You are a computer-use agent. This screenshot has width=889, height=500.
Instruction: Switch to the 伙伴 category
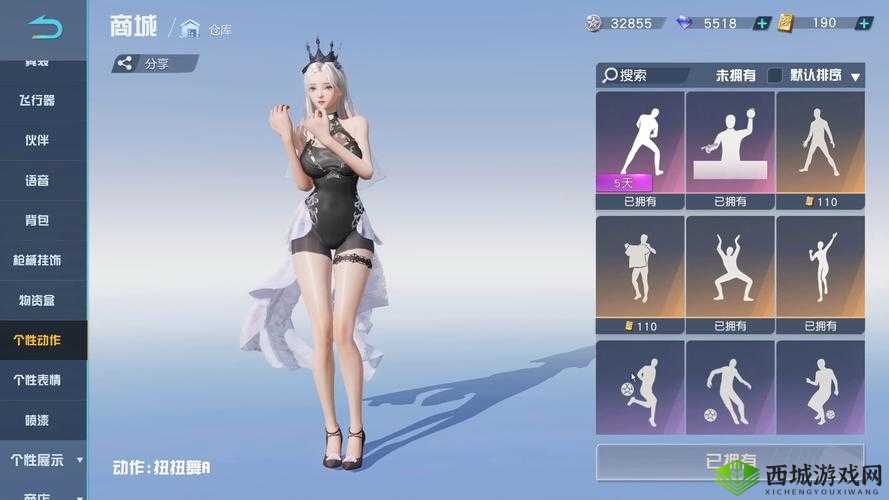point(37,140)
